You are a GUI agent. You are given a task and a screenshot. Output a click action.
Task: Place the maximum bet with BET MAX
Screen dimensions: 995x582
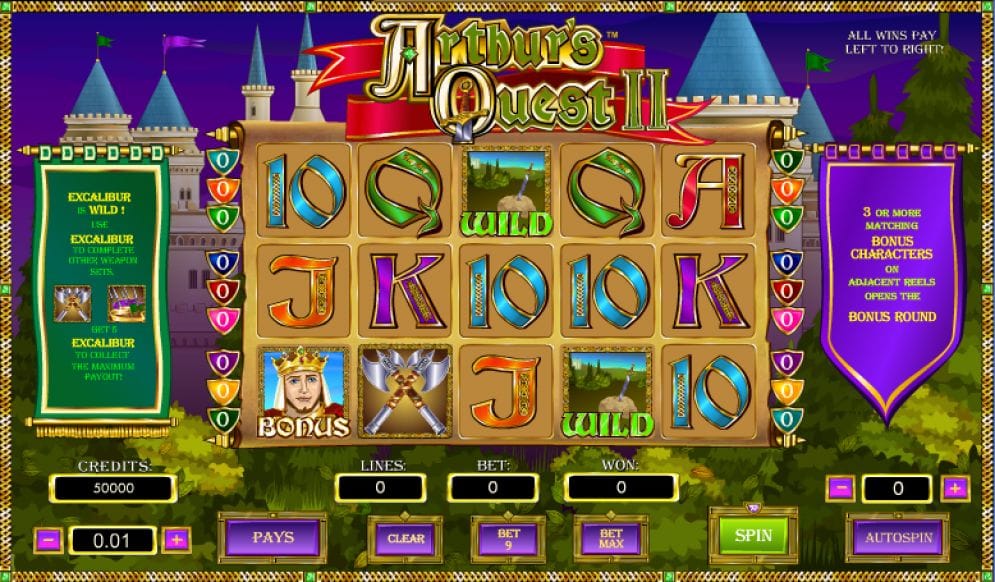(x=610, y=538)
